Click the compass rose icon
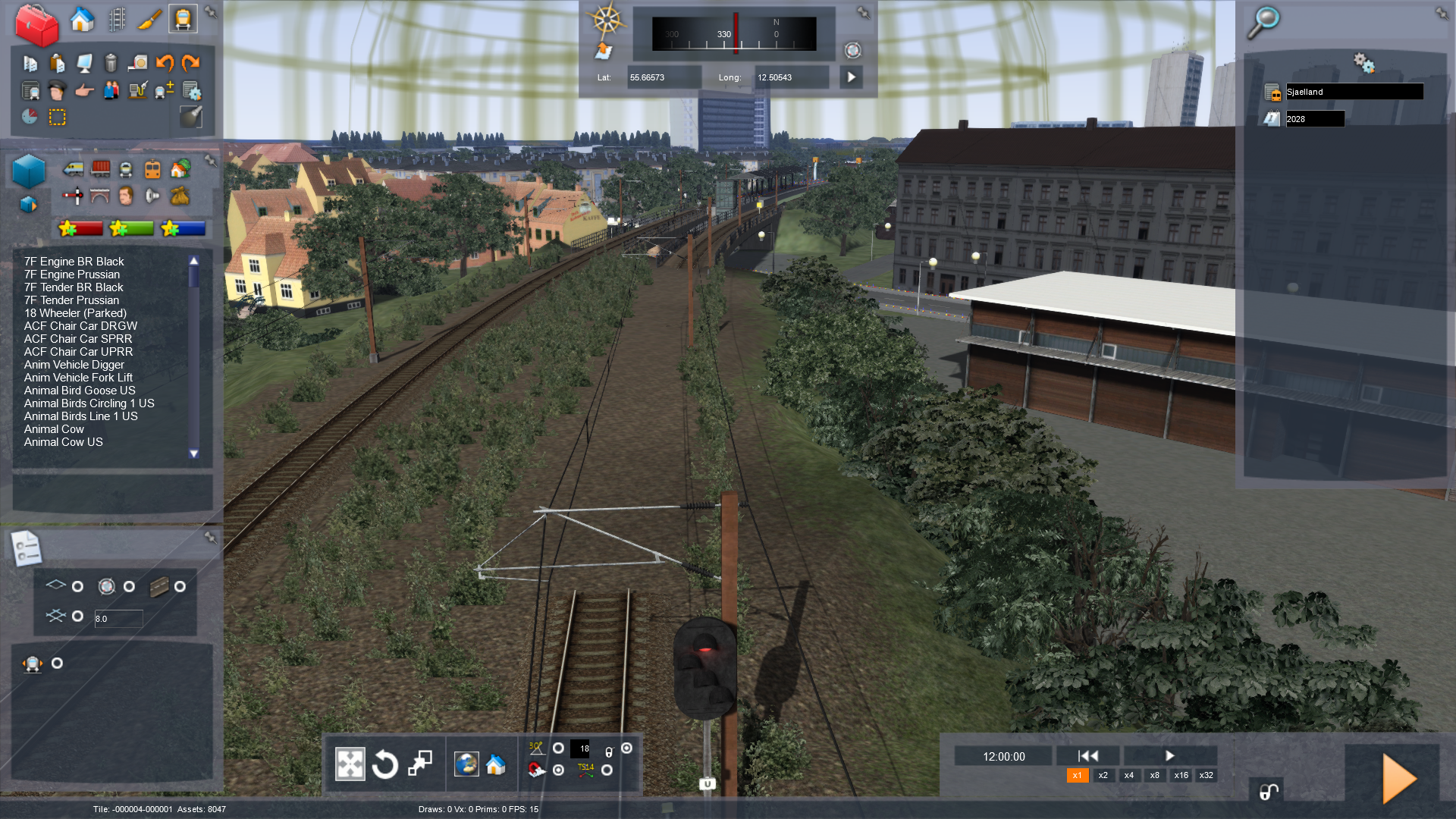This screenshot has width=1456, height=819. [607, 20]
